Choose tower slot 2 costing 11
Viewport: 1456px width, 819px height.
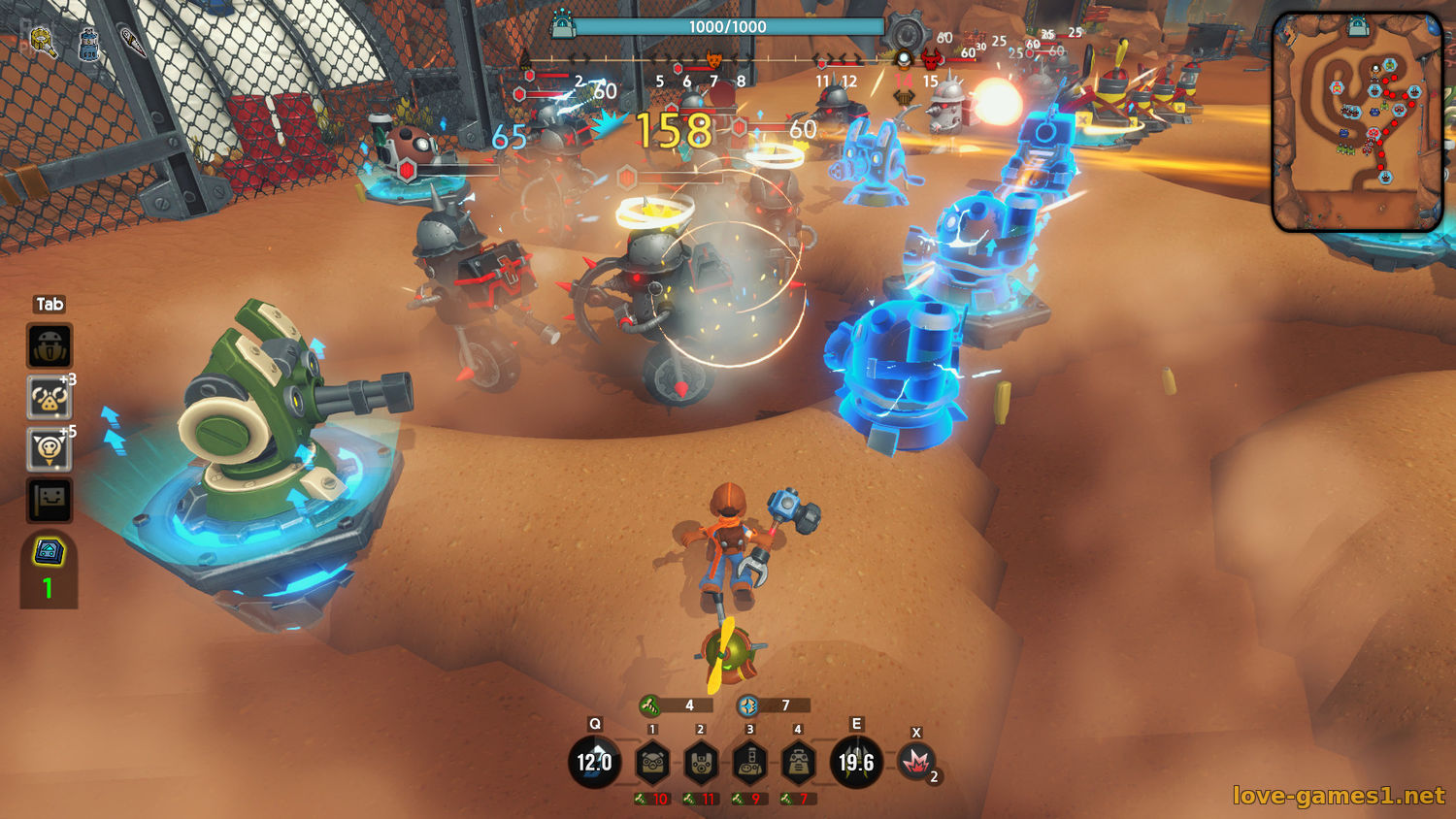click(x=701, y=764)
